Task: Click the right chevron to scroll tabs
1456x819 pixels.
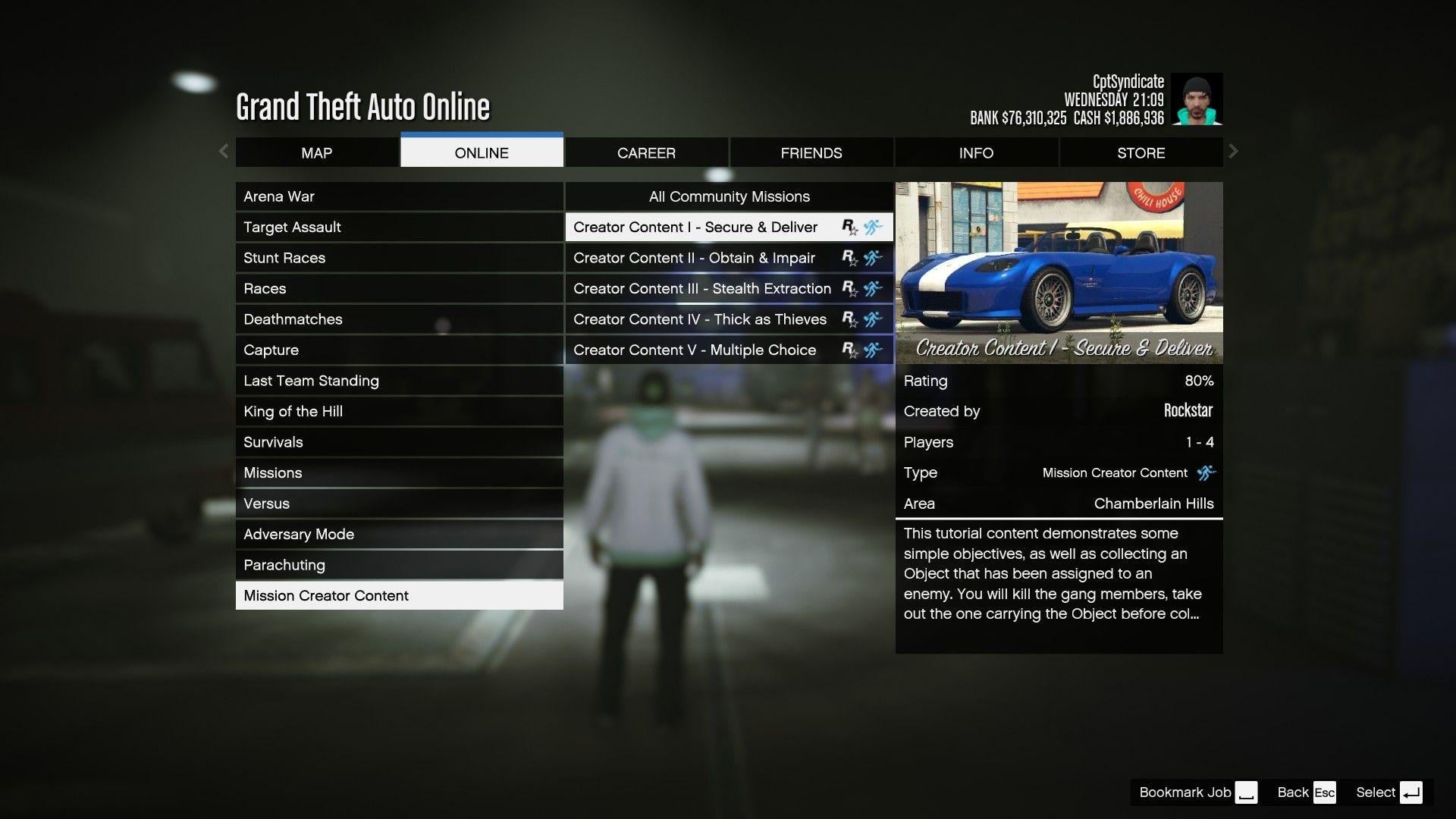Action: coord(1234,152)
